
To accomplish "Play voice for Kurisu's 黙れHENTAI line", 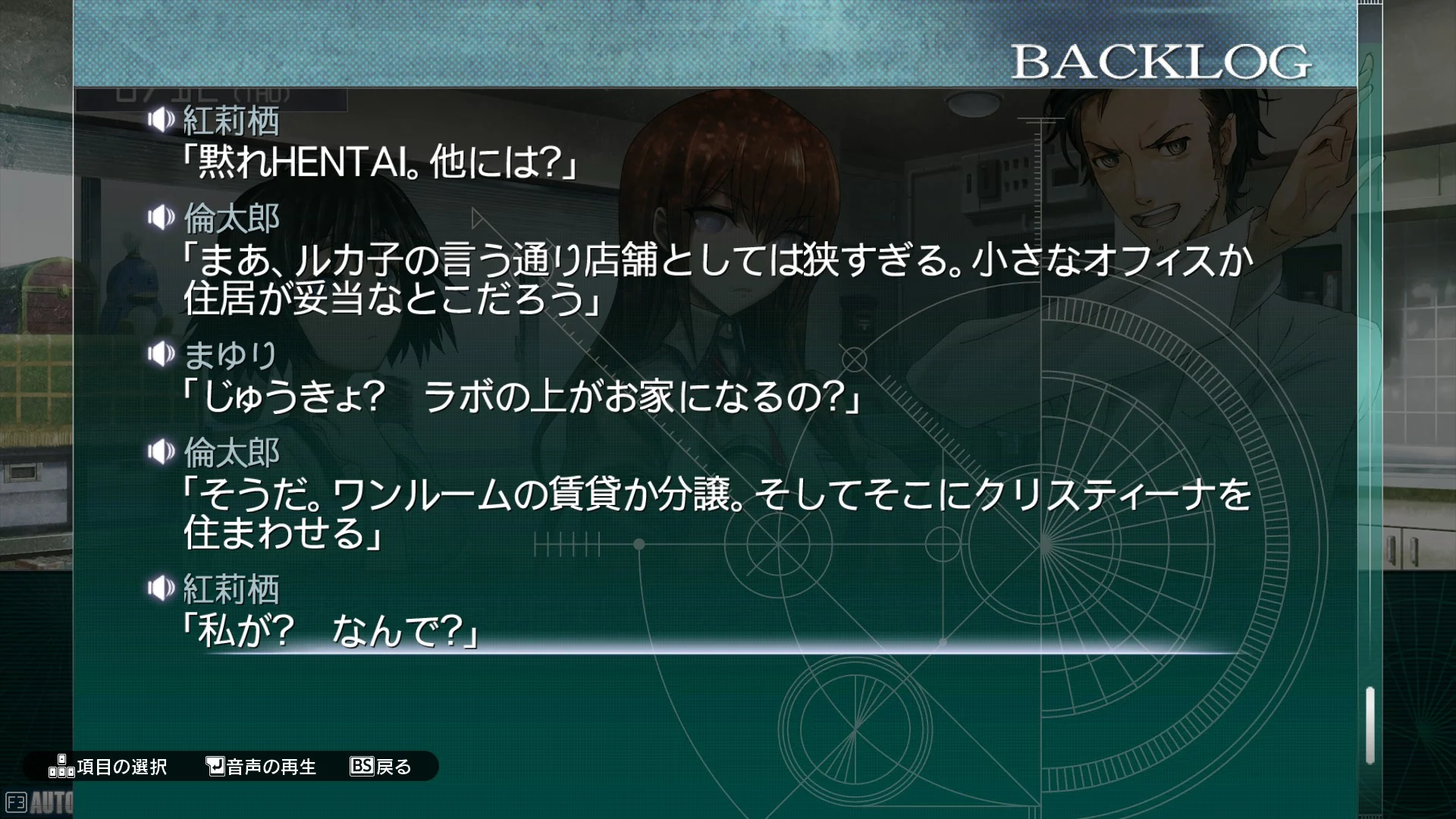I will [x=161, y=120].
